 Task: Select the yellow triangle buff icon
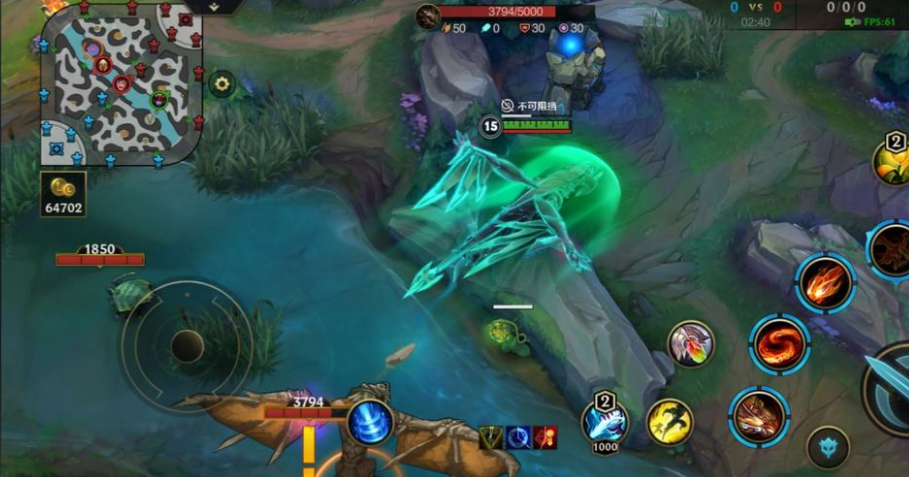492,437
